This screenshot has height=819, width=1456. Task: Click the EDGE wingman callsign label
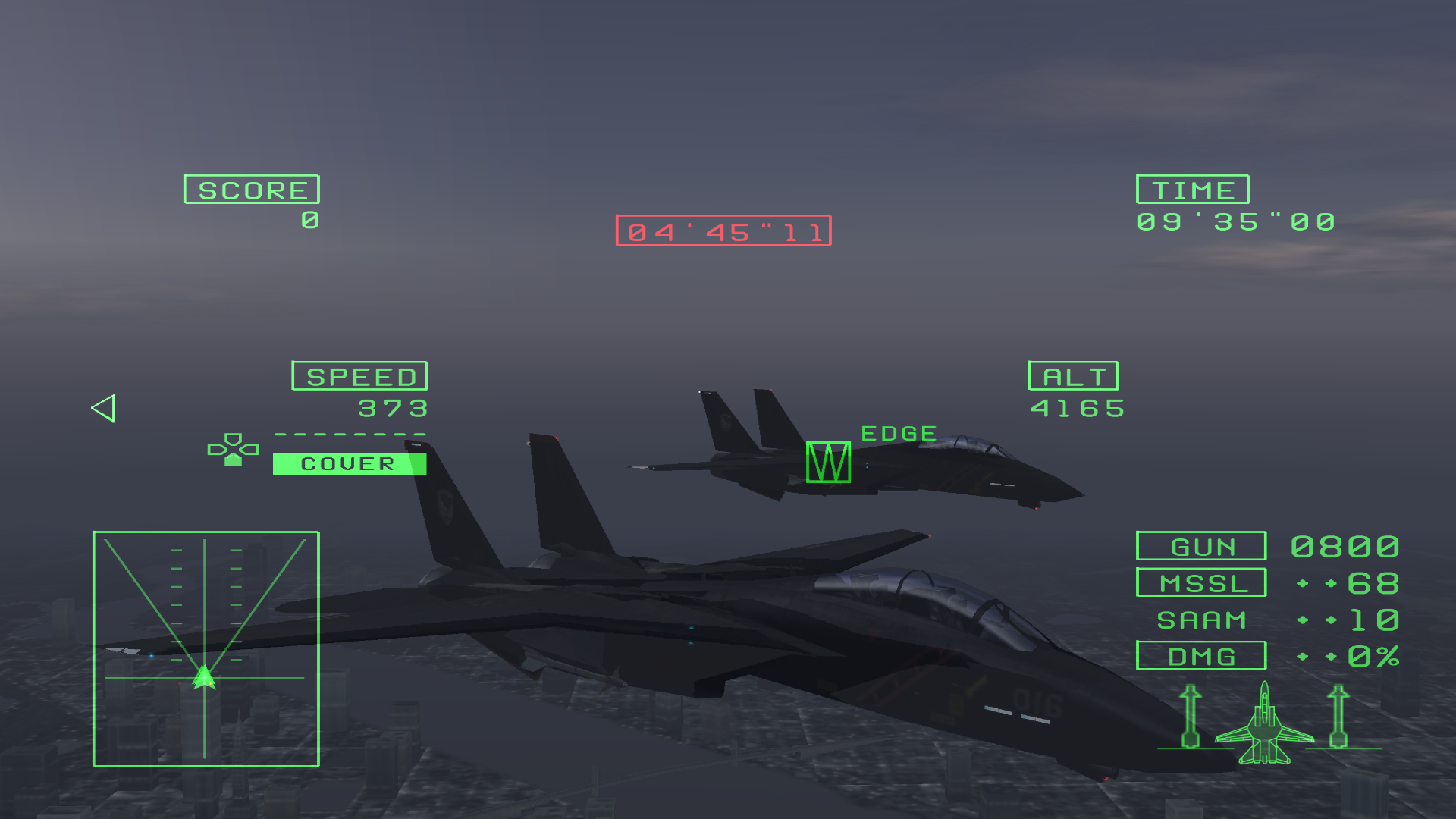(x=899, y=433)
